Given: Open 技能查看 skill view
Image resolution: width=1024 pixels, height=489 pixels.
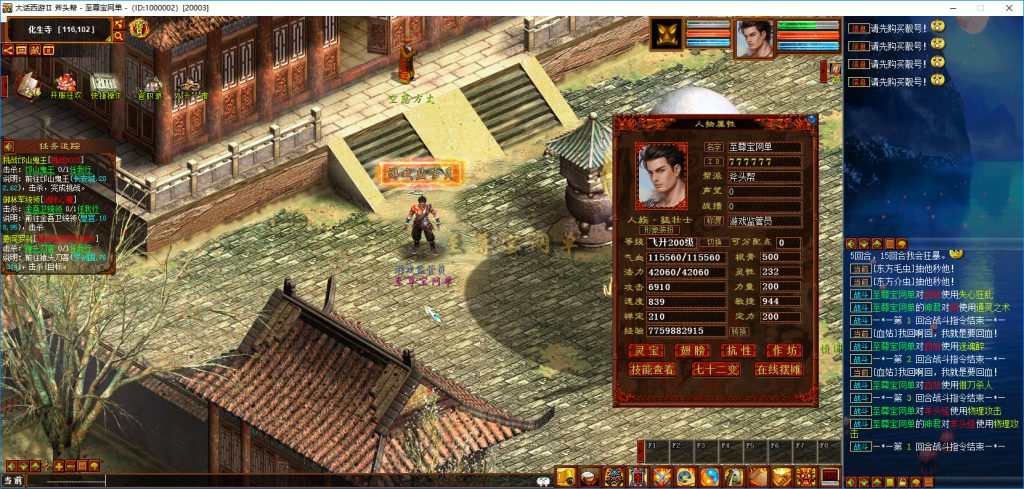Looking at the screenshot, I should pos(651,369).
